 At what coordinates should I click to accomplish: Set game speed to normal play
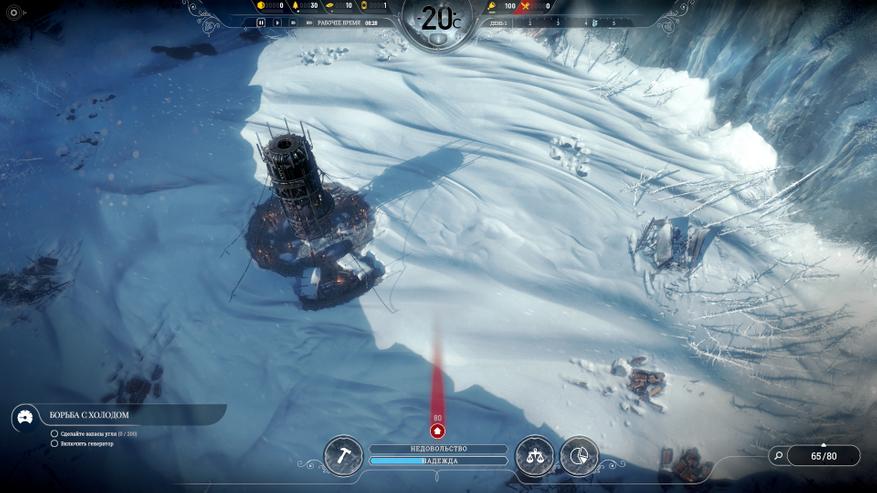[277, 21]
